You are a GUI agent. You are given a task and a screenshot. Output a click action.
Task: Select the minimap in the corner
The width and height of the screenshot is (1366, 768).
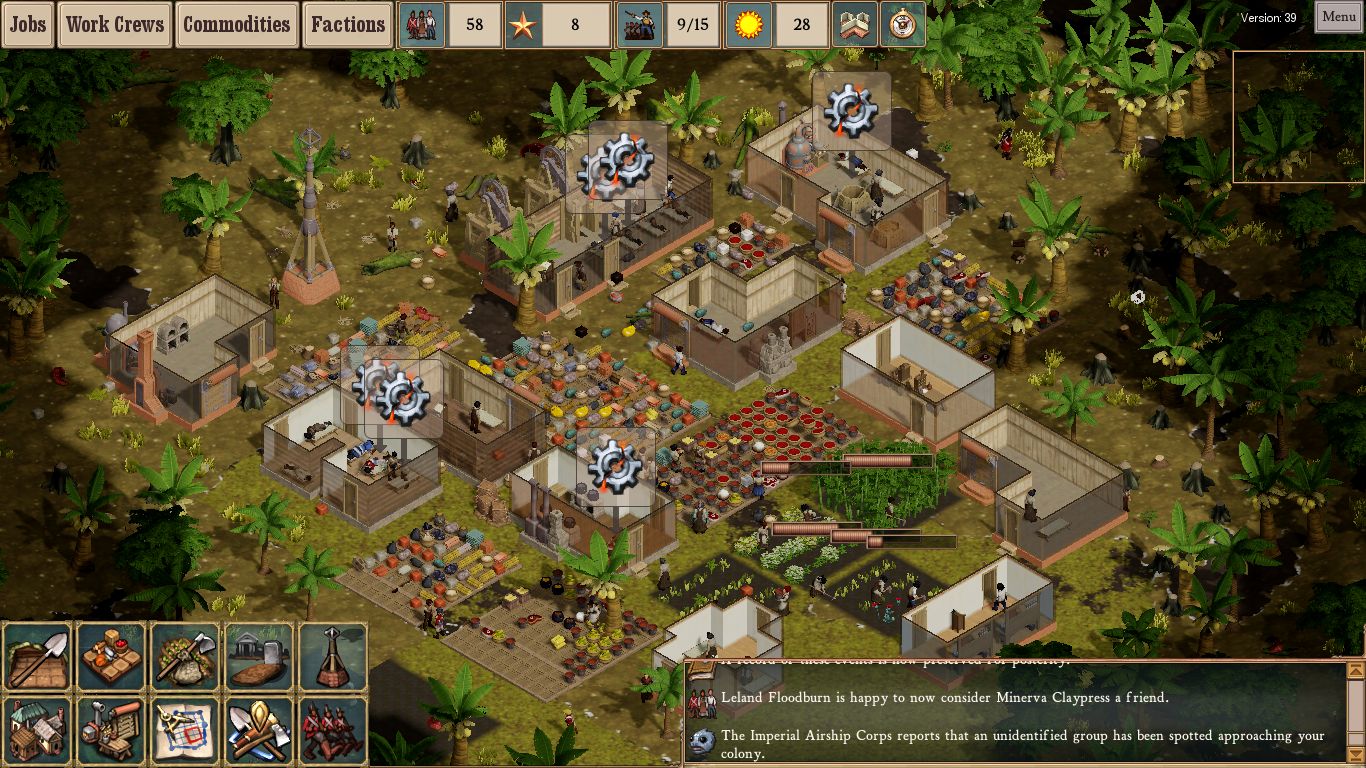click(x=1298, y=117)
